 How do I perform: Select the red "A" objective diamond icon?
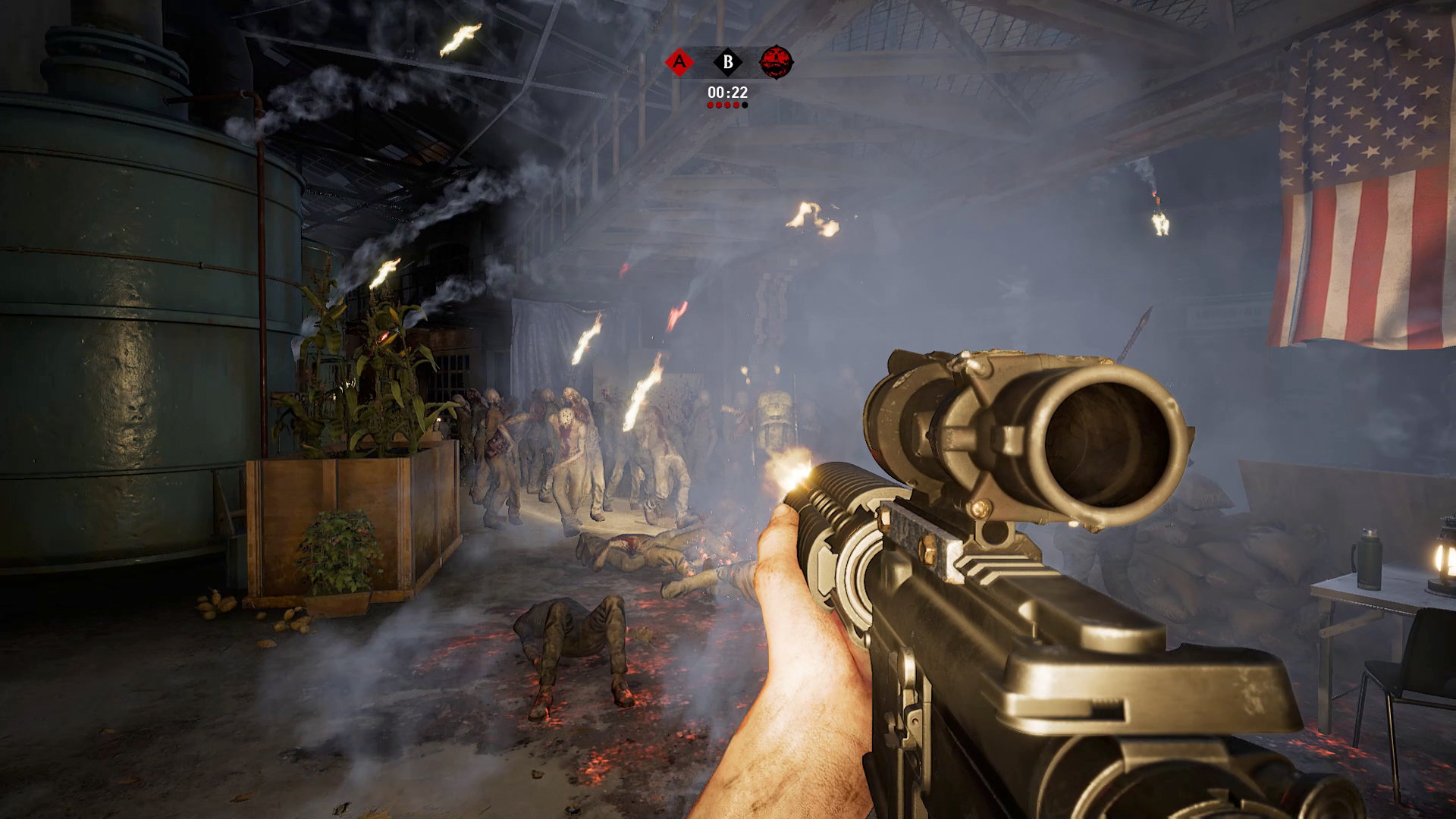point(679,61)
